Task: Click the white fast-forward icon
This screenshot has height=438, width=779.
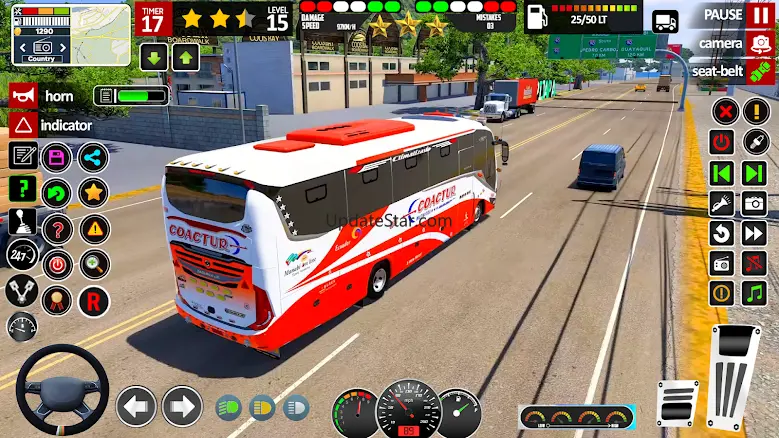Action: click(x=754, y=233)
